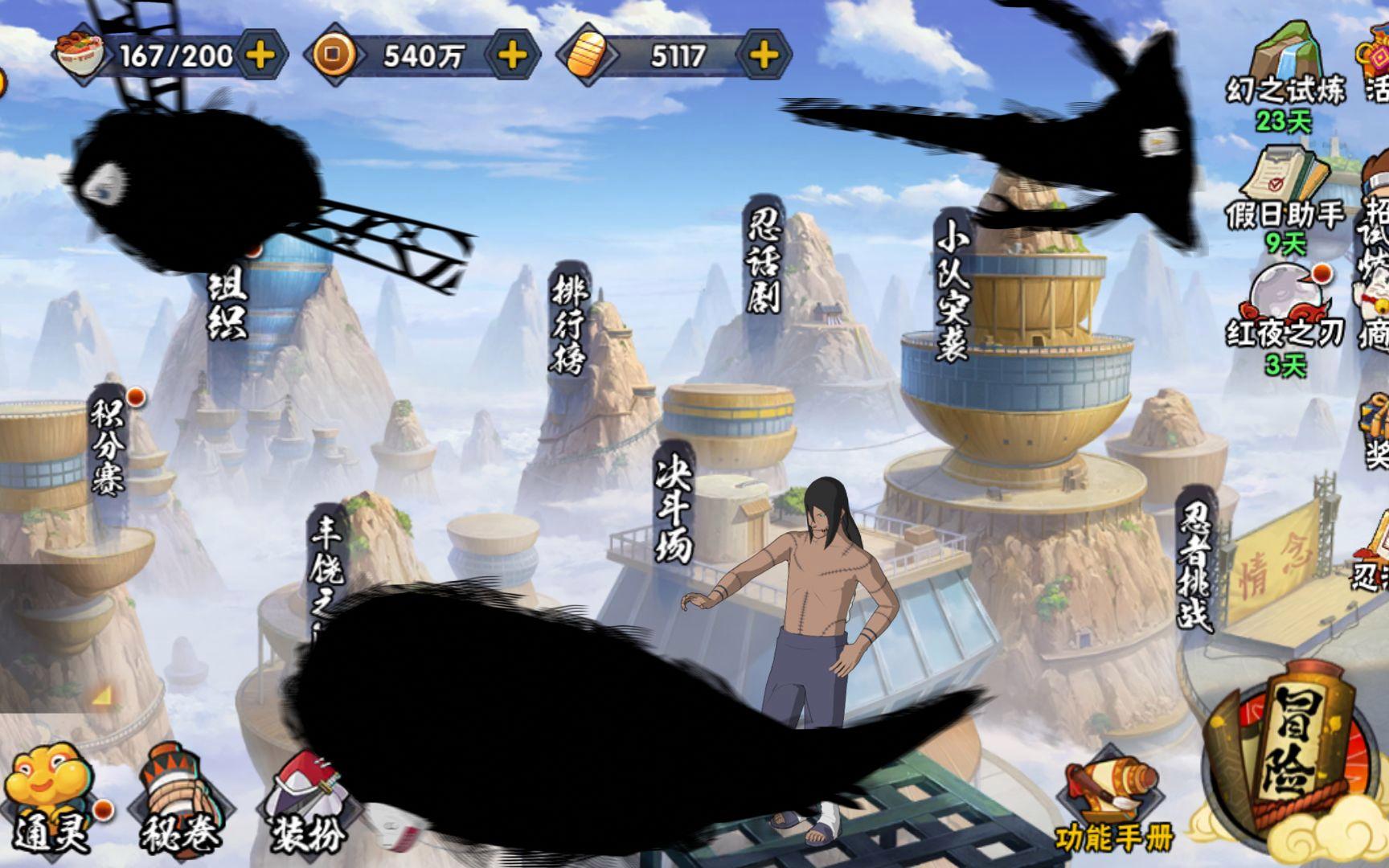Start 冒险 adventure mode
The width and height of the screenshot is (1389, 868).
tap(1294, 755)
